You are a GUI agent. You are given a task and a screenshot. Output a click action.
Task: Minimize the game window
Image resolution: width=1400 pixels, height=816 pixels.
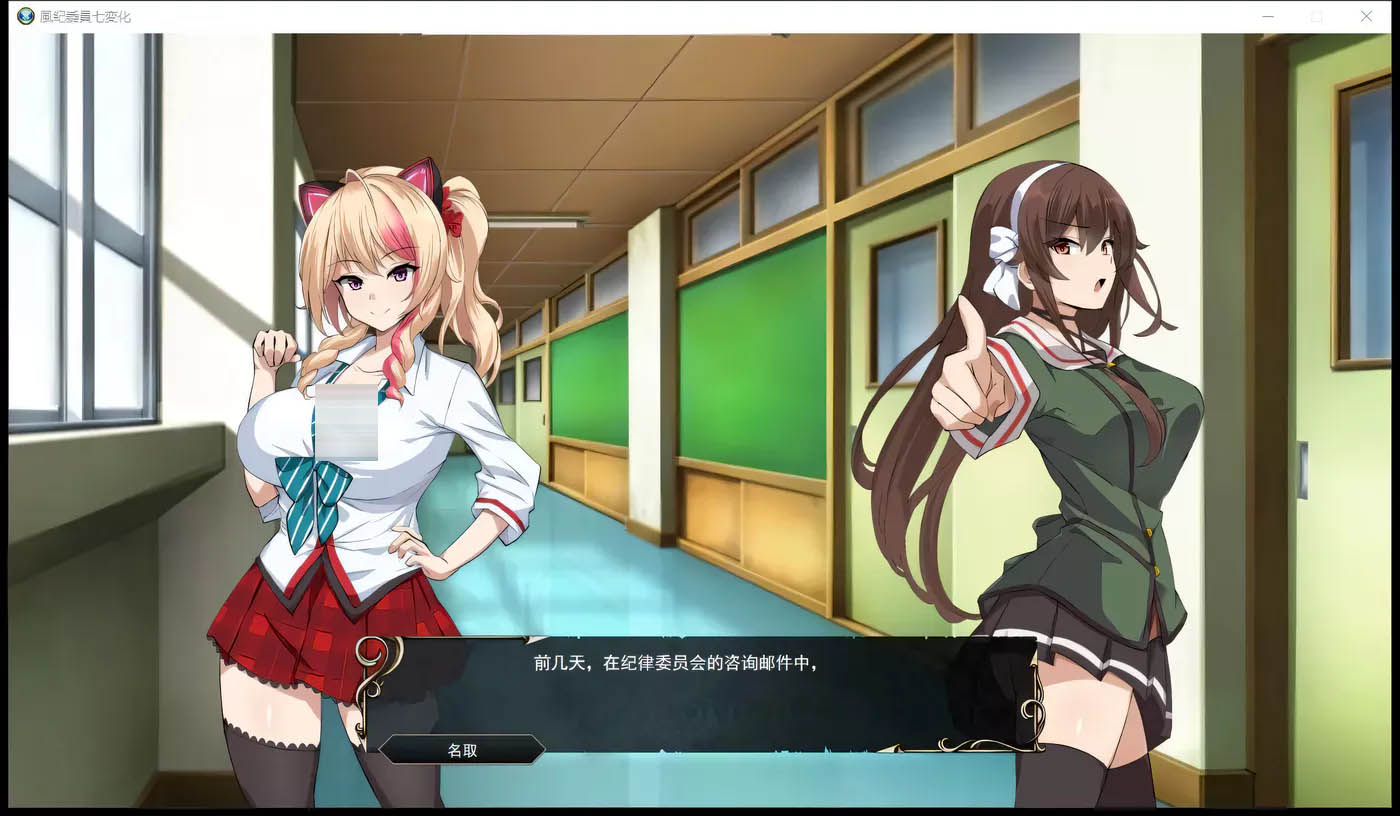tap(1267, 16)
